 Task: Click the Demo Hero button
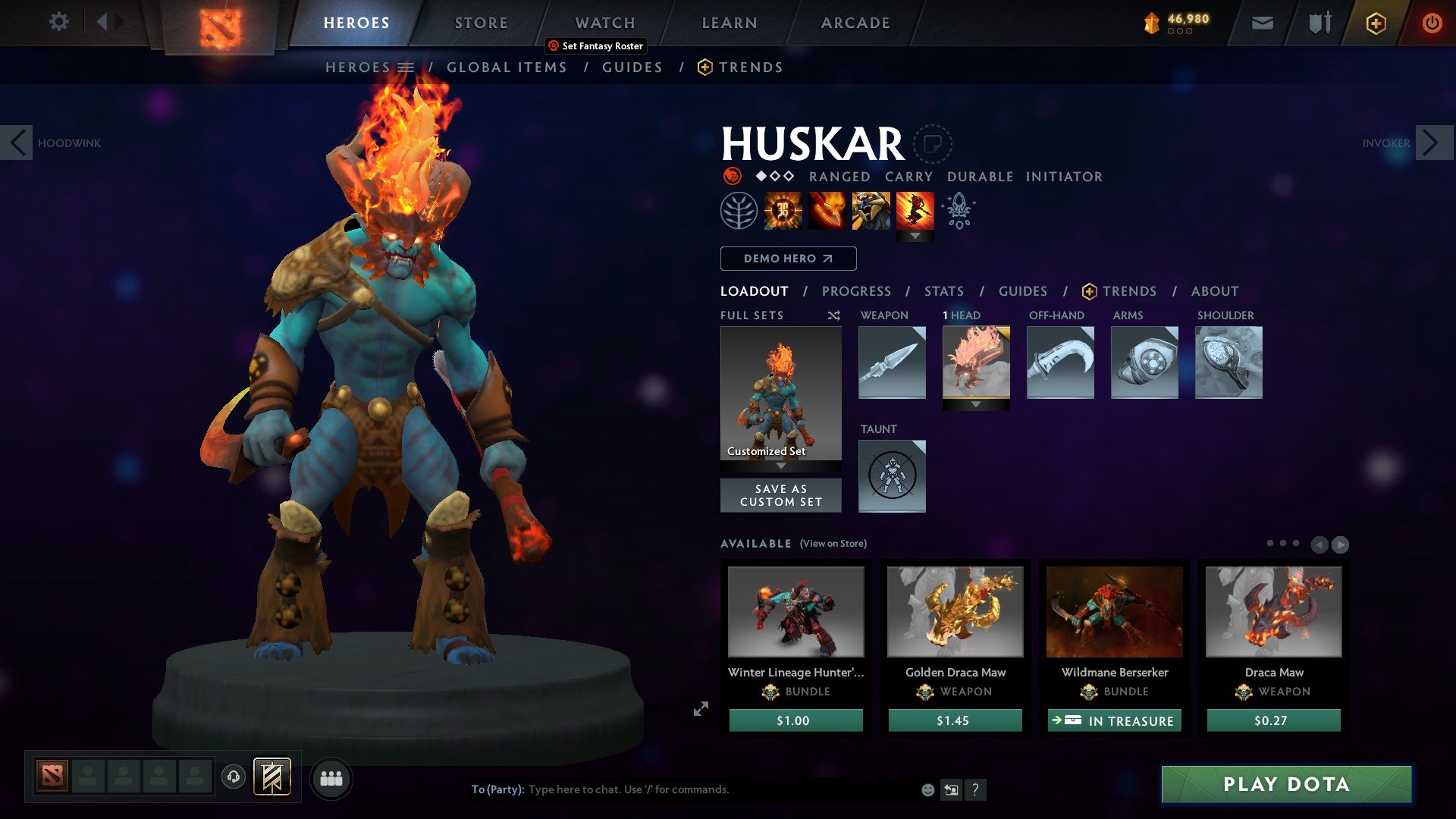(787, 258)
